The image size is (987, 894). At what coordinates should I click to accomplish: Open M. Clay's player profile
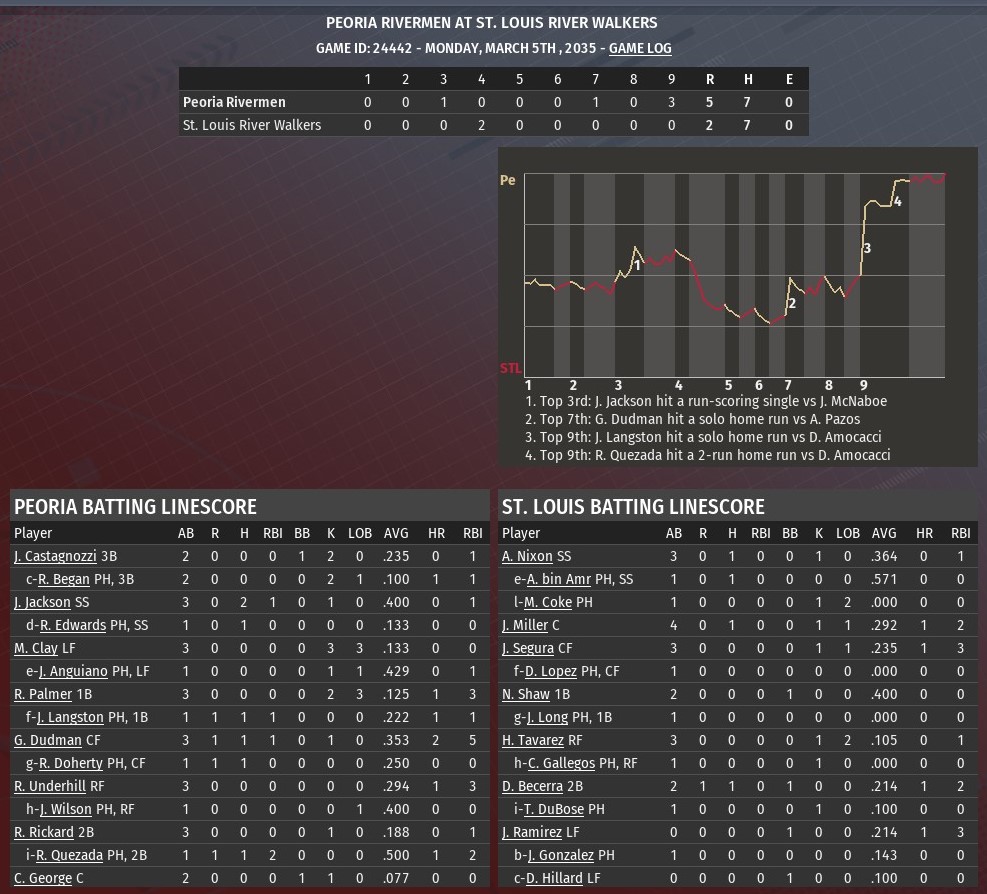(x=36, y=648)
